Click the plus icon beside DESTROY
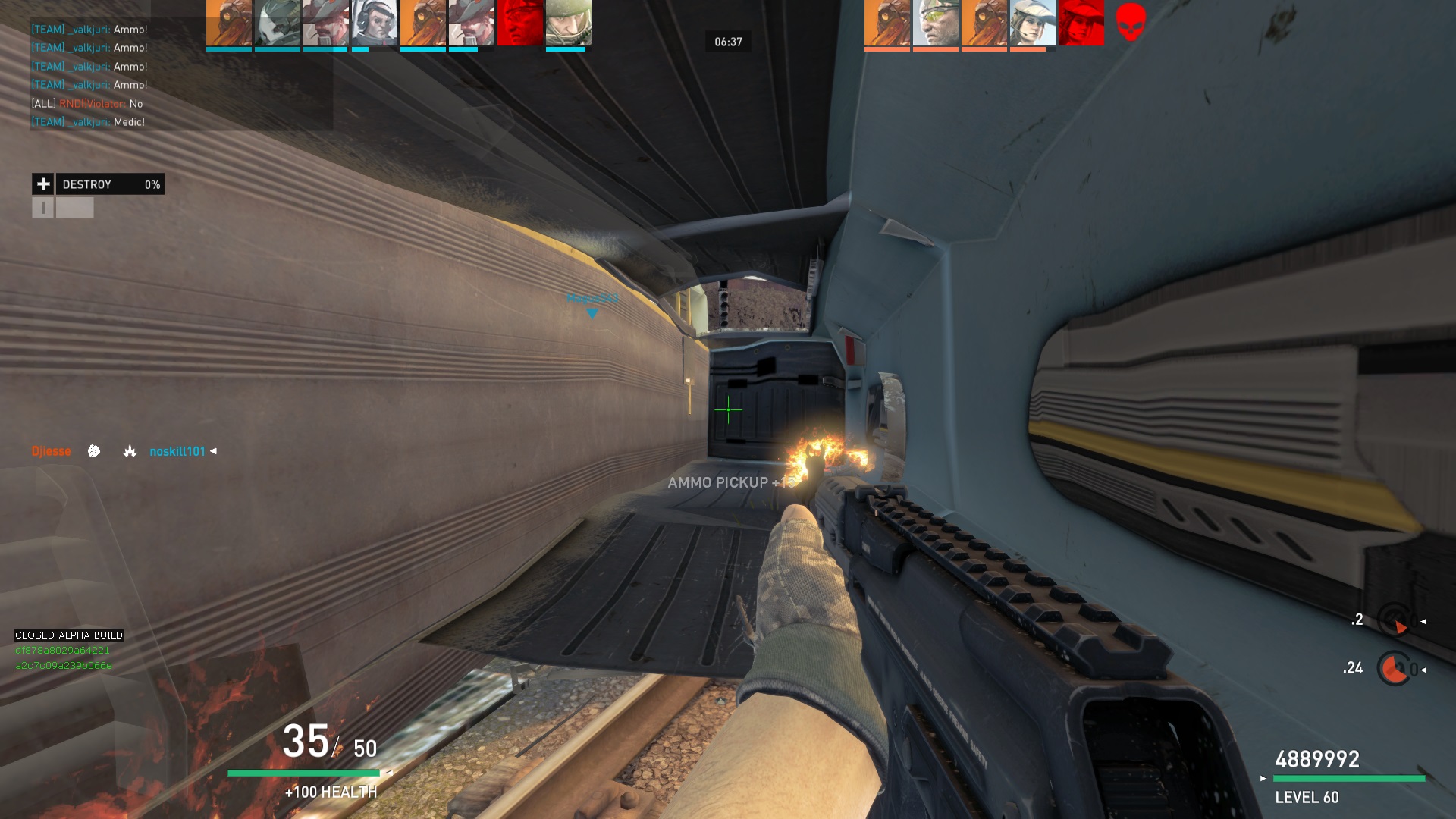 click(x=43, y=184)
